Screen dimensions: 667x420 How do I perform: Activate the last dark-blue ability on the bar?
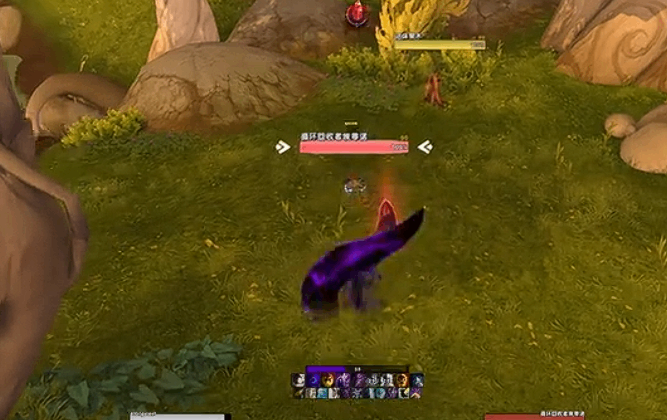tap(417, 380)
